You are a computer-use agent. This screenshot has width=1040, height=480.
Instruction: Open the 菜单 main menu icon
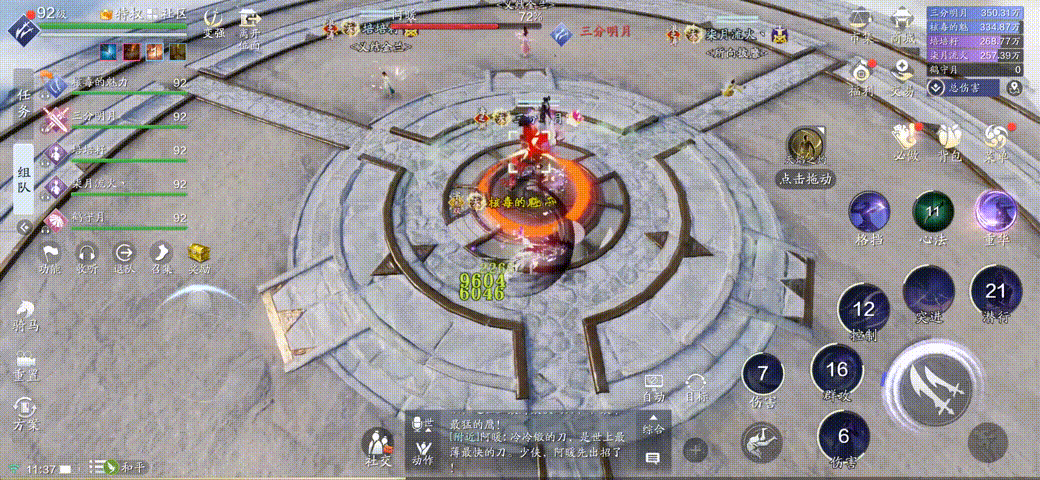996,140
